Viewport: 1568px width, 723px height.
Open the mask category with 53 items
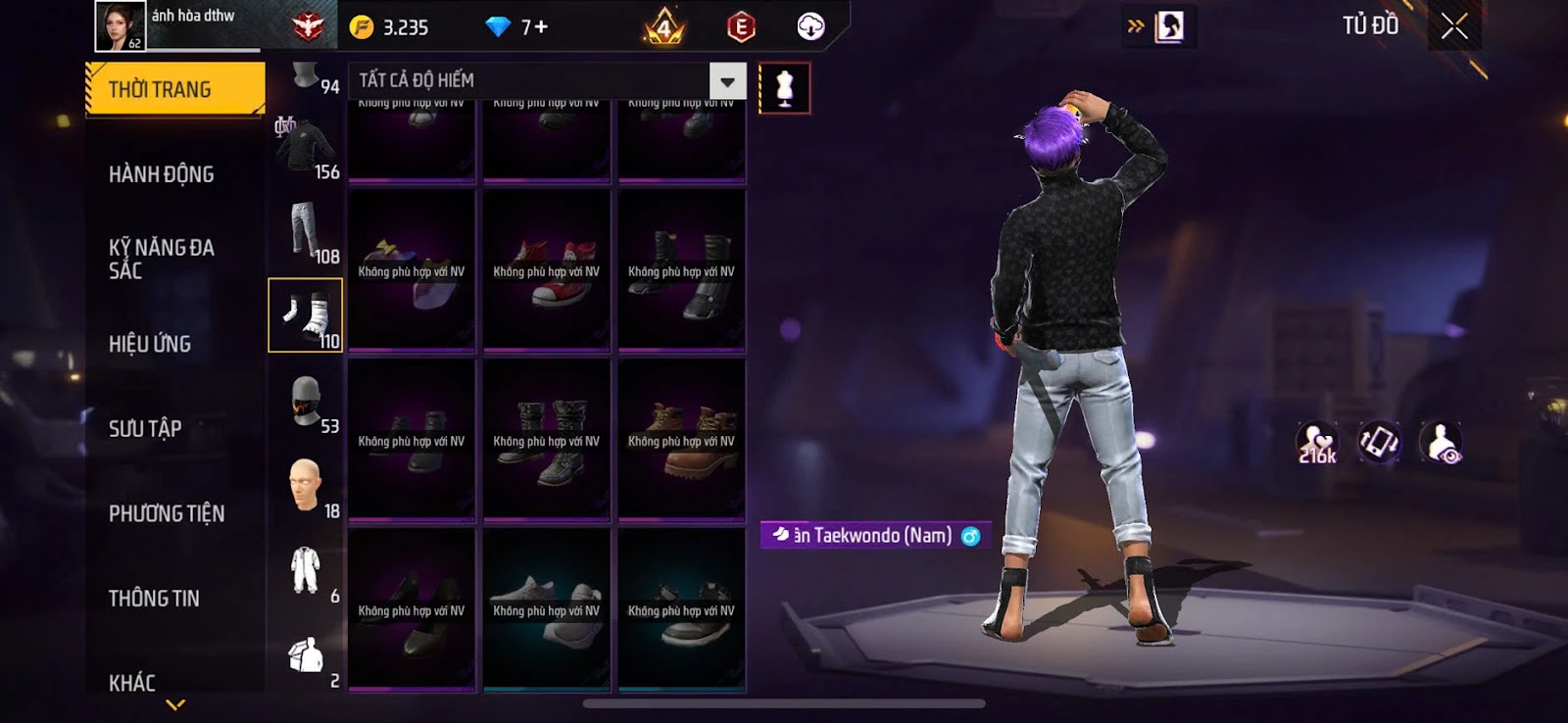306,401
